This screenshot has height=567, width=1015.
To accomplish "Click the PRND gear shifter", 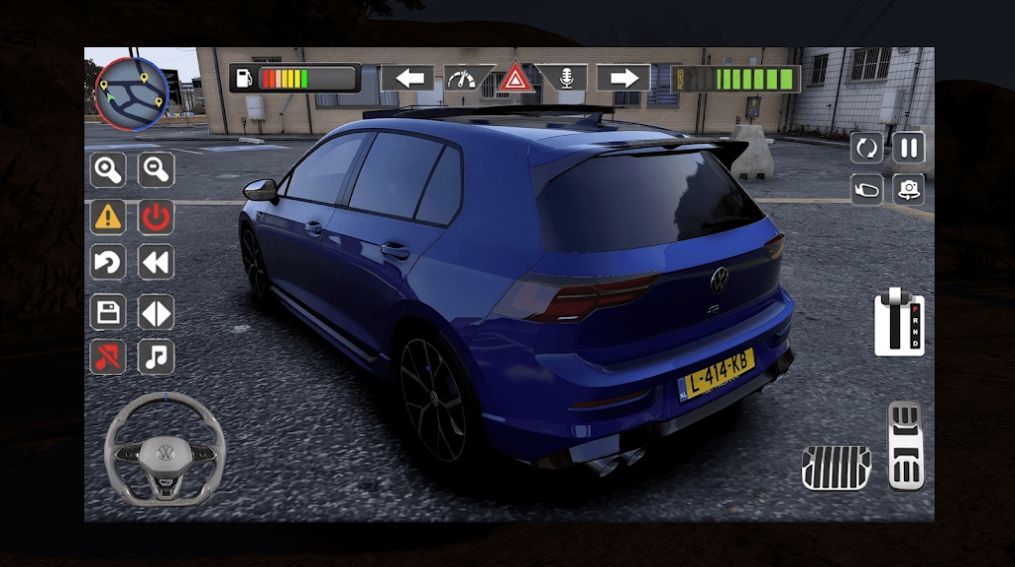I will coord(899,322).
